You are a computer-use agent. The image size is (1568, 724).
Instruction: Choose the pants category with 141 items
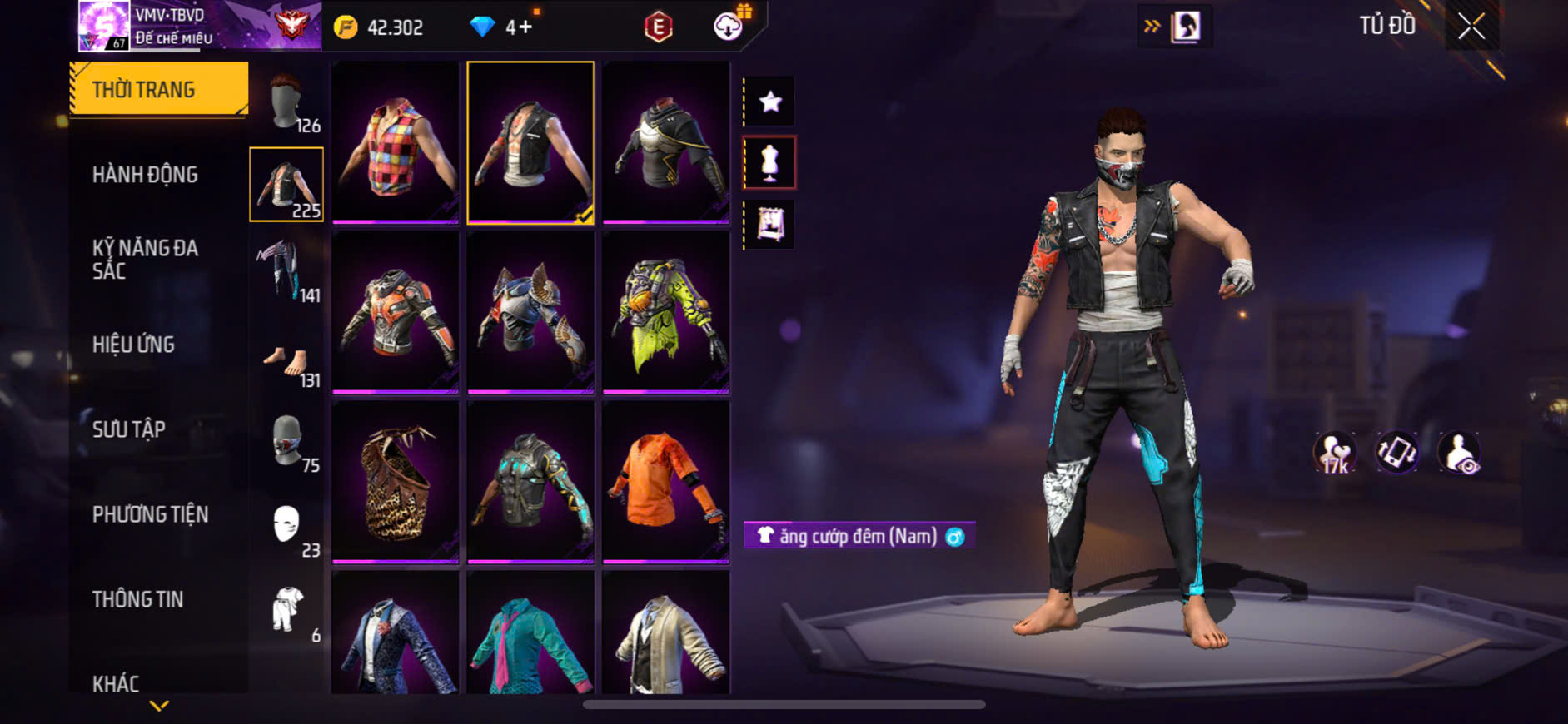[286, 270]
